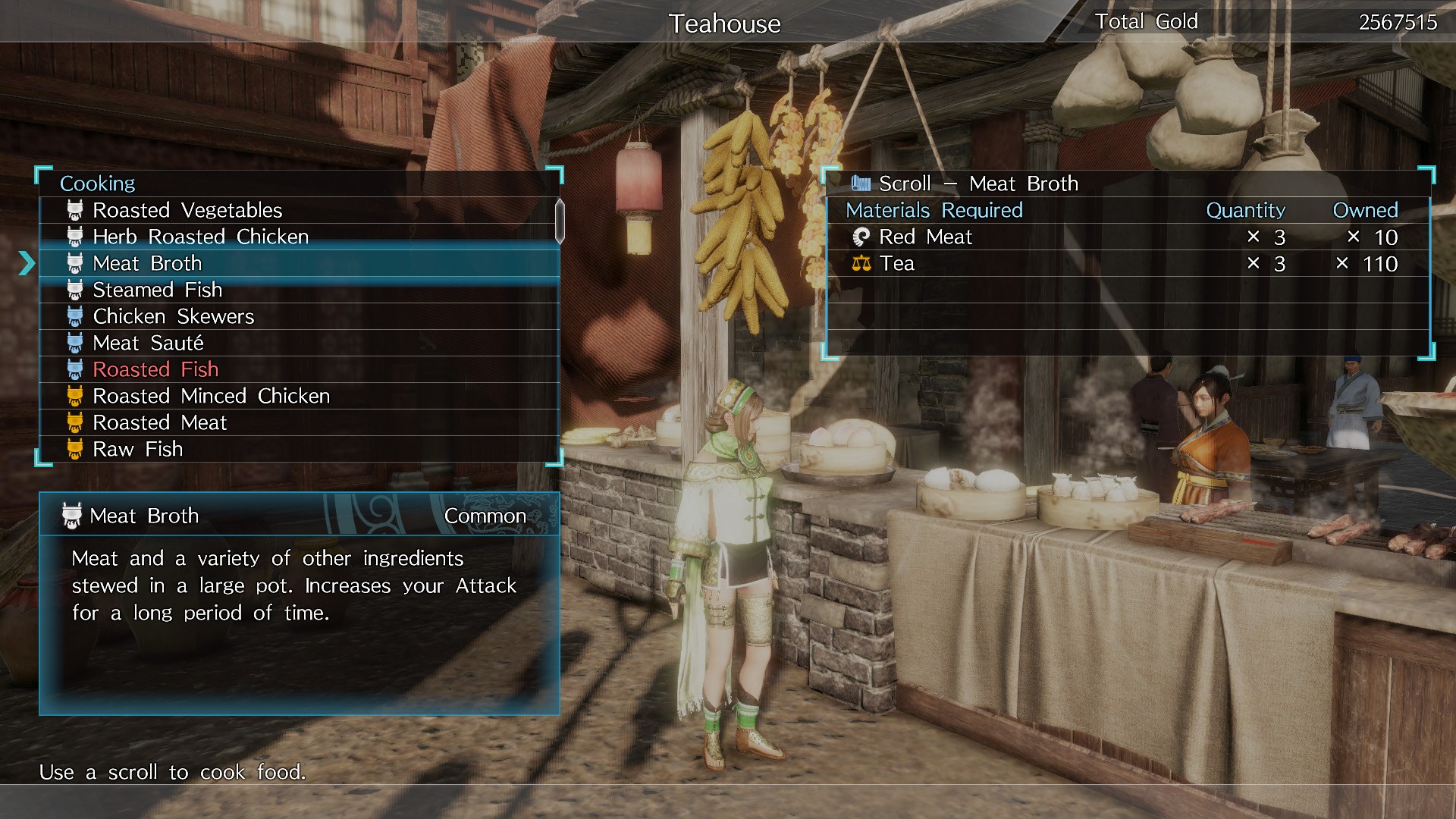The height and width of the screenshot is (819, 1456).
Task: Click the Cooking panel header
Action: (x=99, y=183)
